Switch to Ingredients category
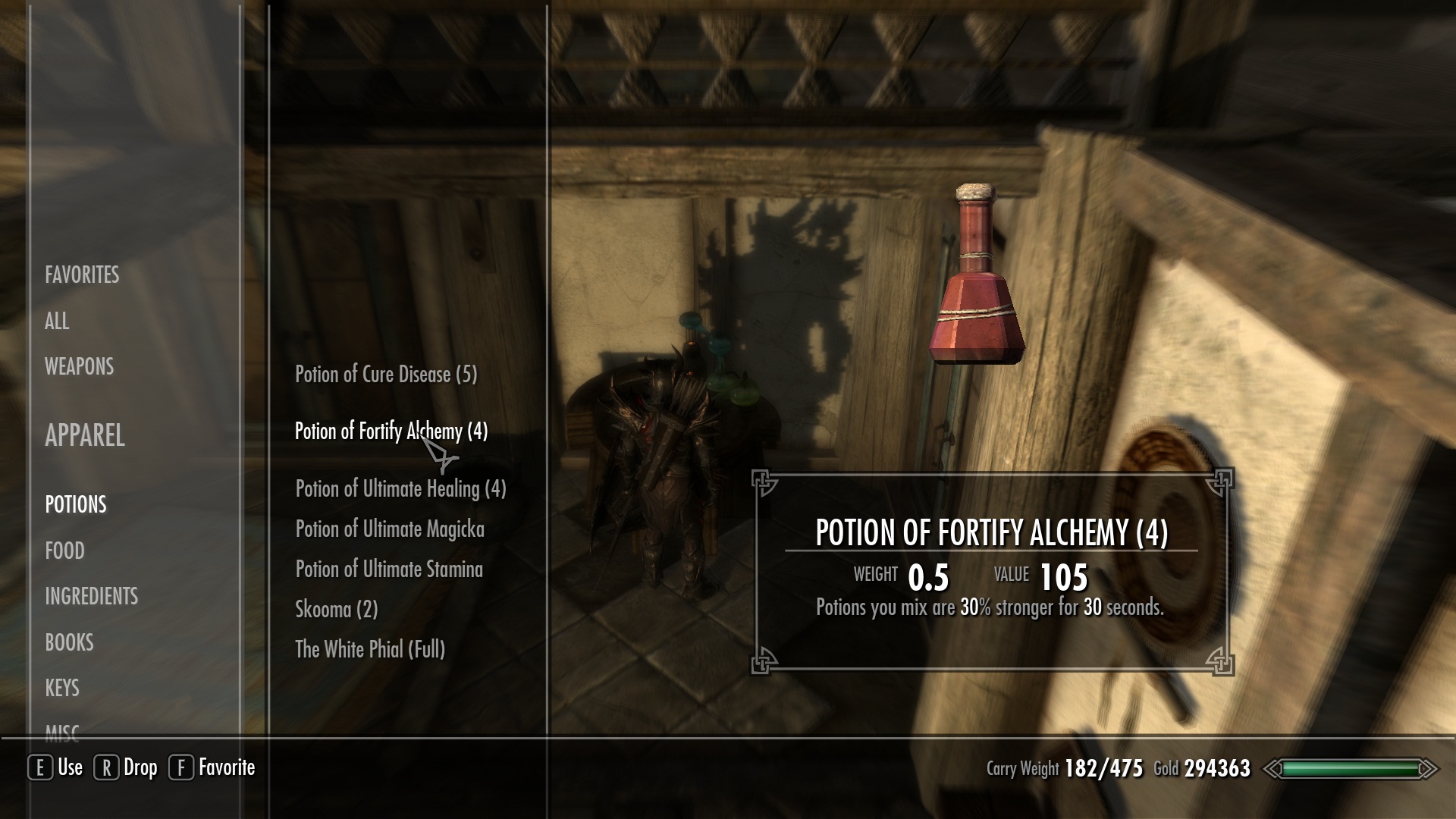1456x819 pixels. tap(91, 596)
